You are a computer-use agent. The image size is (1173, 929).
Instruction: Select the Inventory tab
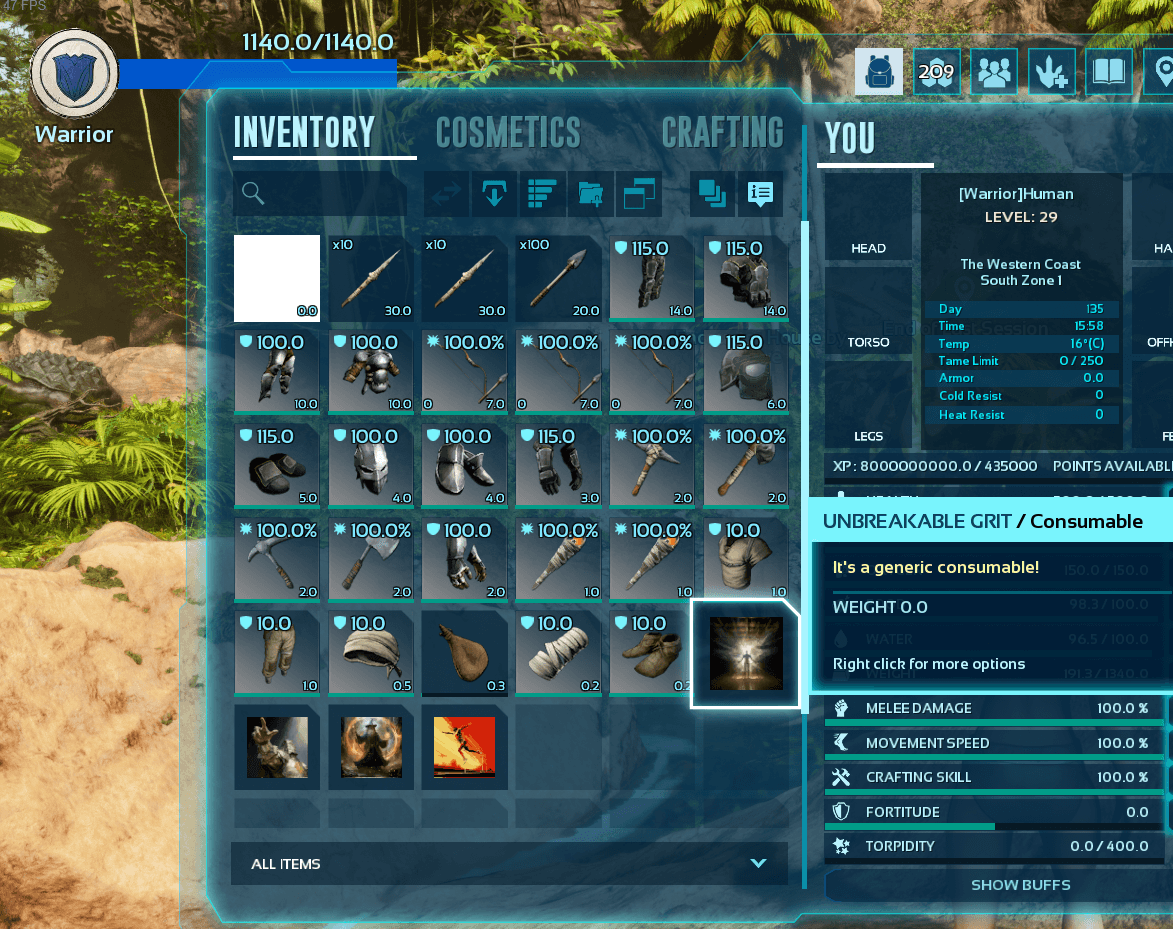point(304,133)
